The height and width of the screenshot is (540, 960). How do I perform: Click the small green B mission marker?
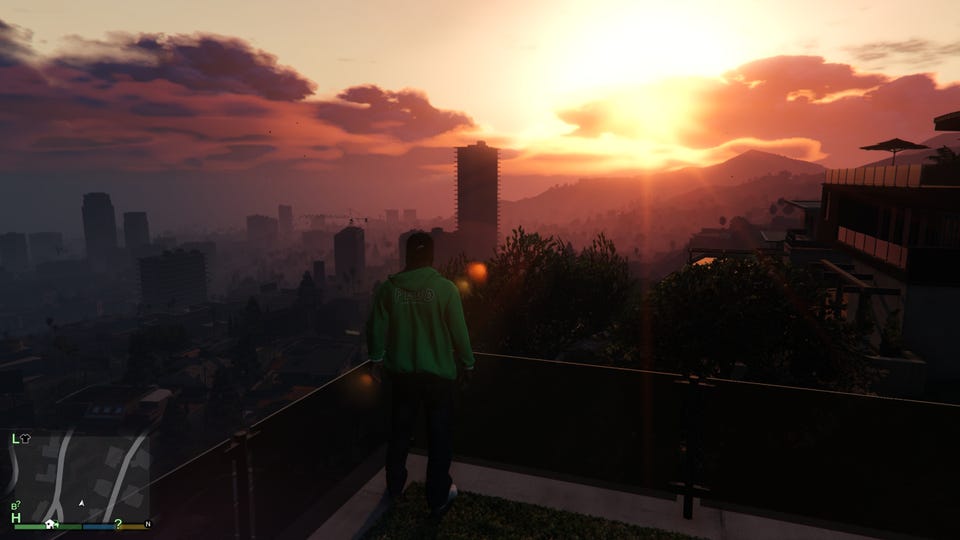point(15,506)
